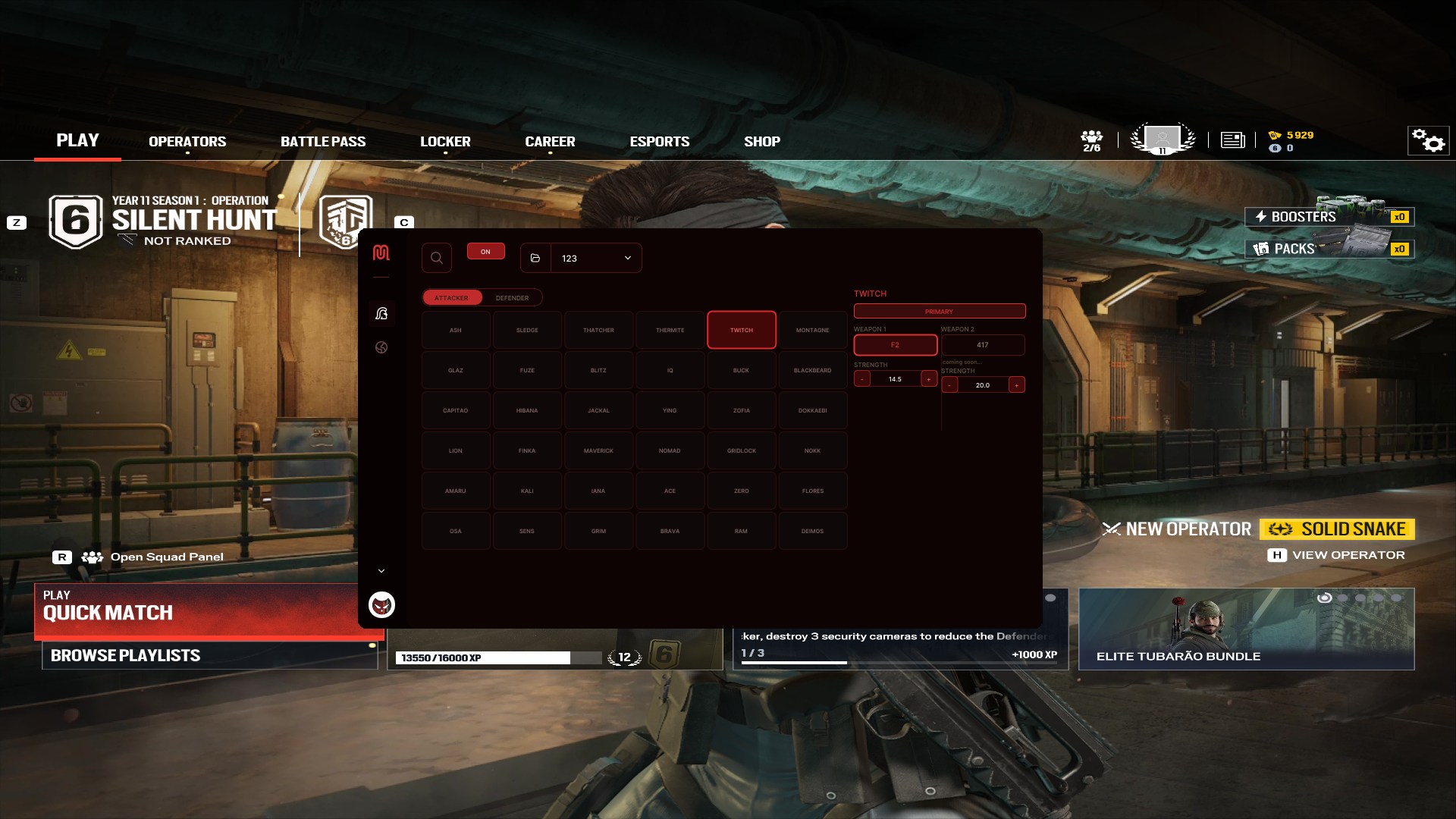Image resolution: width=1456 pixels, height=819 pixels.
Task: Open the CAREER menu
Action: tap(550, 141)
